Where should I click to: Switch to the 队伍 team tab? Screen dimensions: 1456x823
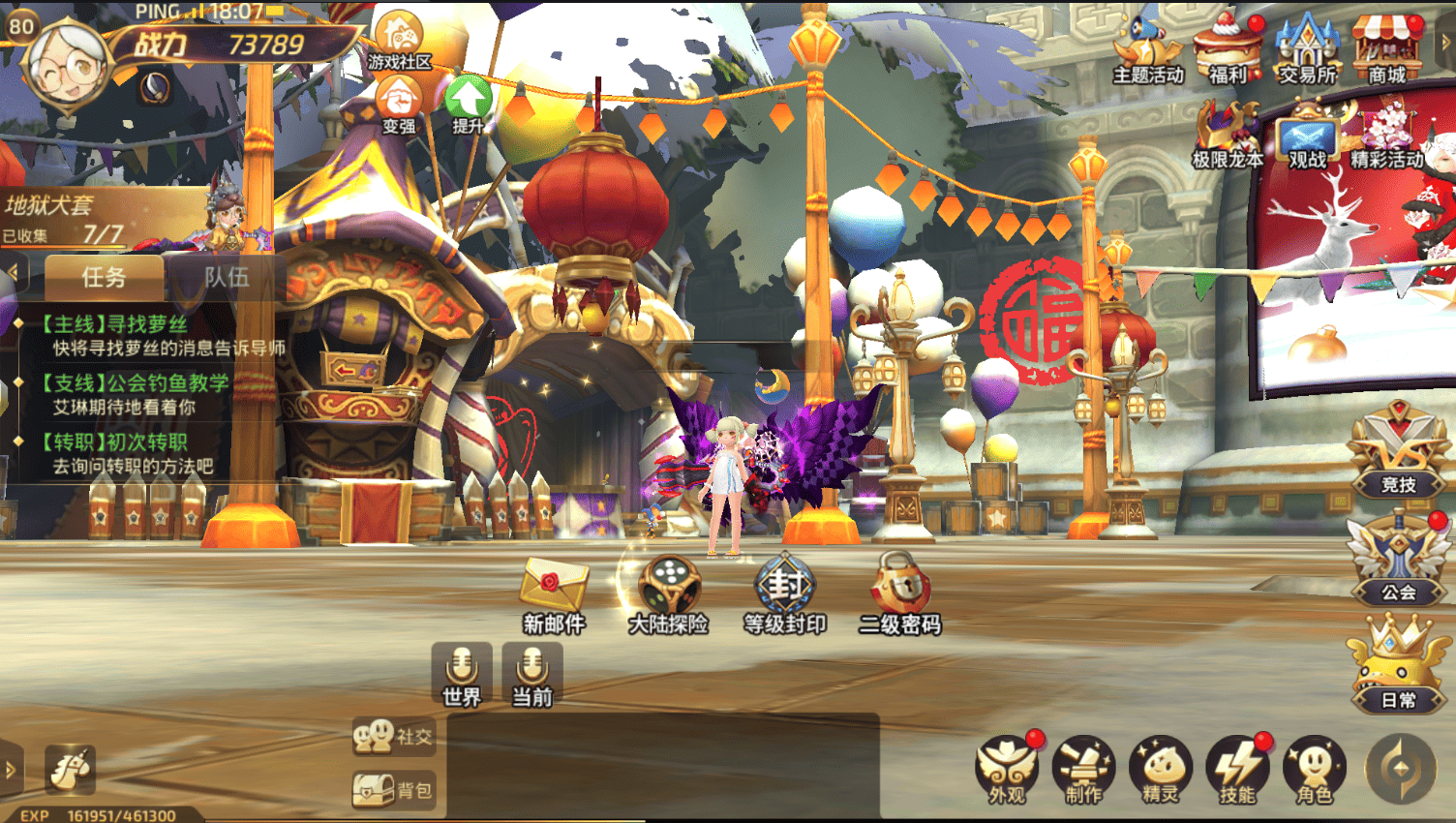[227, 277]
